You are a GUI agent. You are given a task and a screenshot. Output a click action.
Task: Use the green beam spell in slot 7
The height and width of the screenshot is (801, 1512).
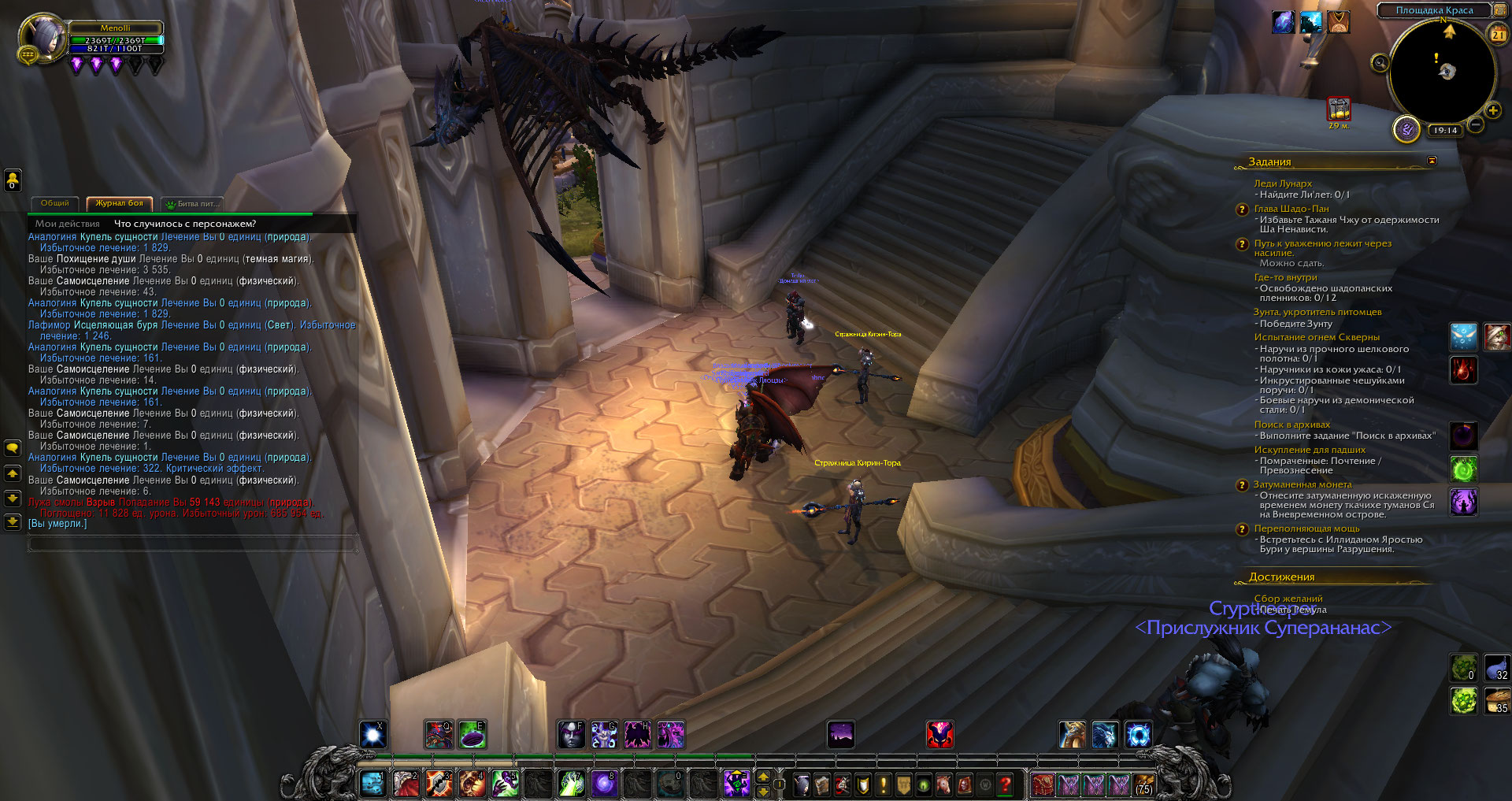[571, 784]
